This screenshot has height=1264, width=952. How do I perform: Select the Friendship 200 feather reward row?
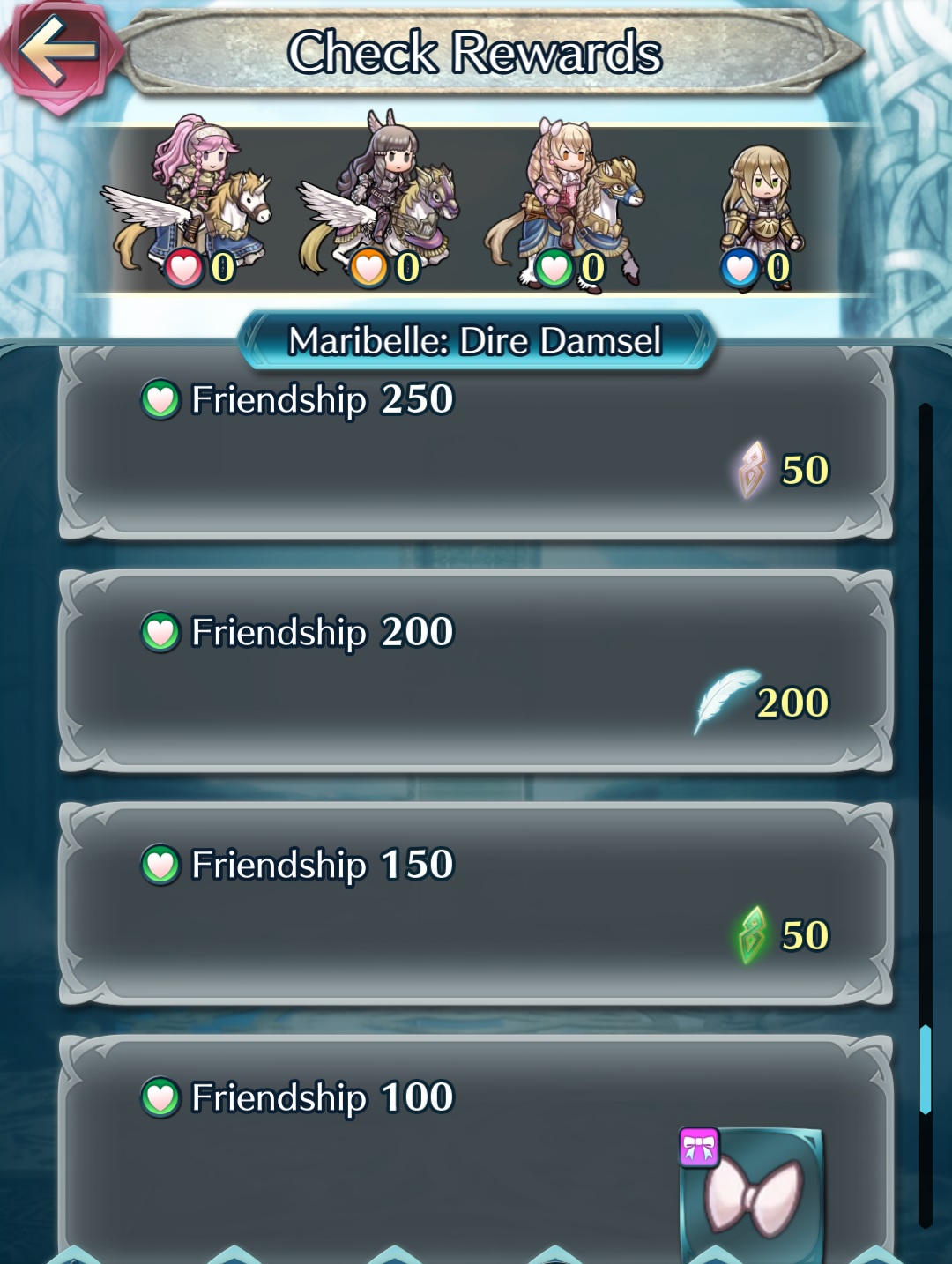coord(476,673)
